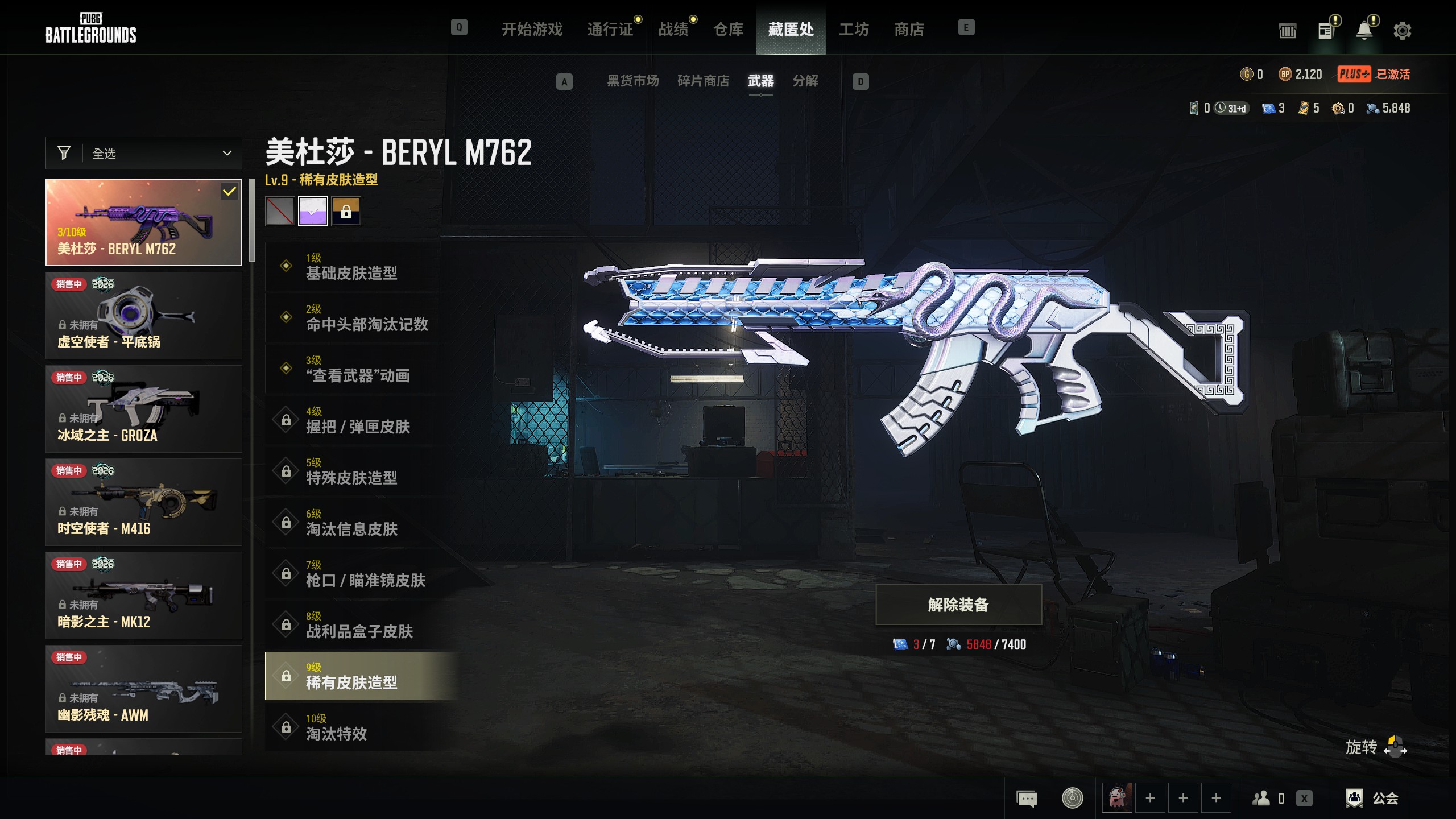Open the 公会 guild button
Viewport: 1456px width, 819px height.
(x=1372, y=799)
